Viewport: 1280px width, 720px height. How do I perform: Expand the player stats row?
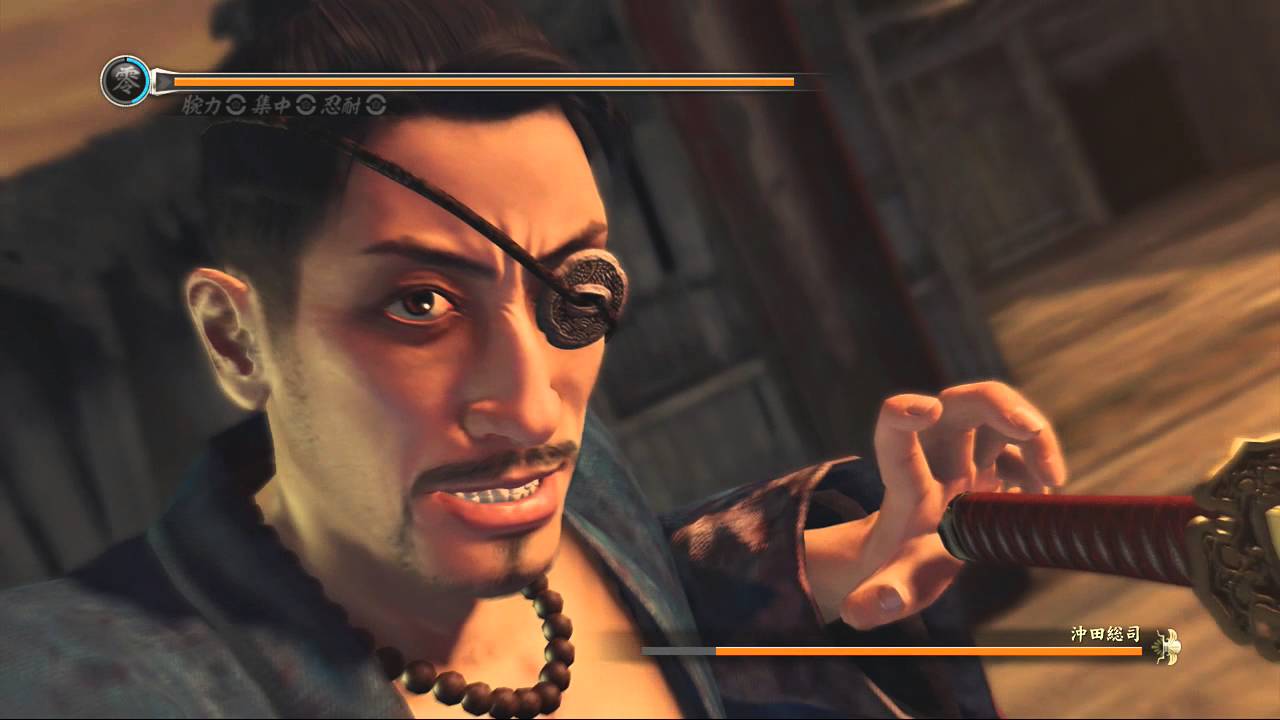[x=280, y=106]
